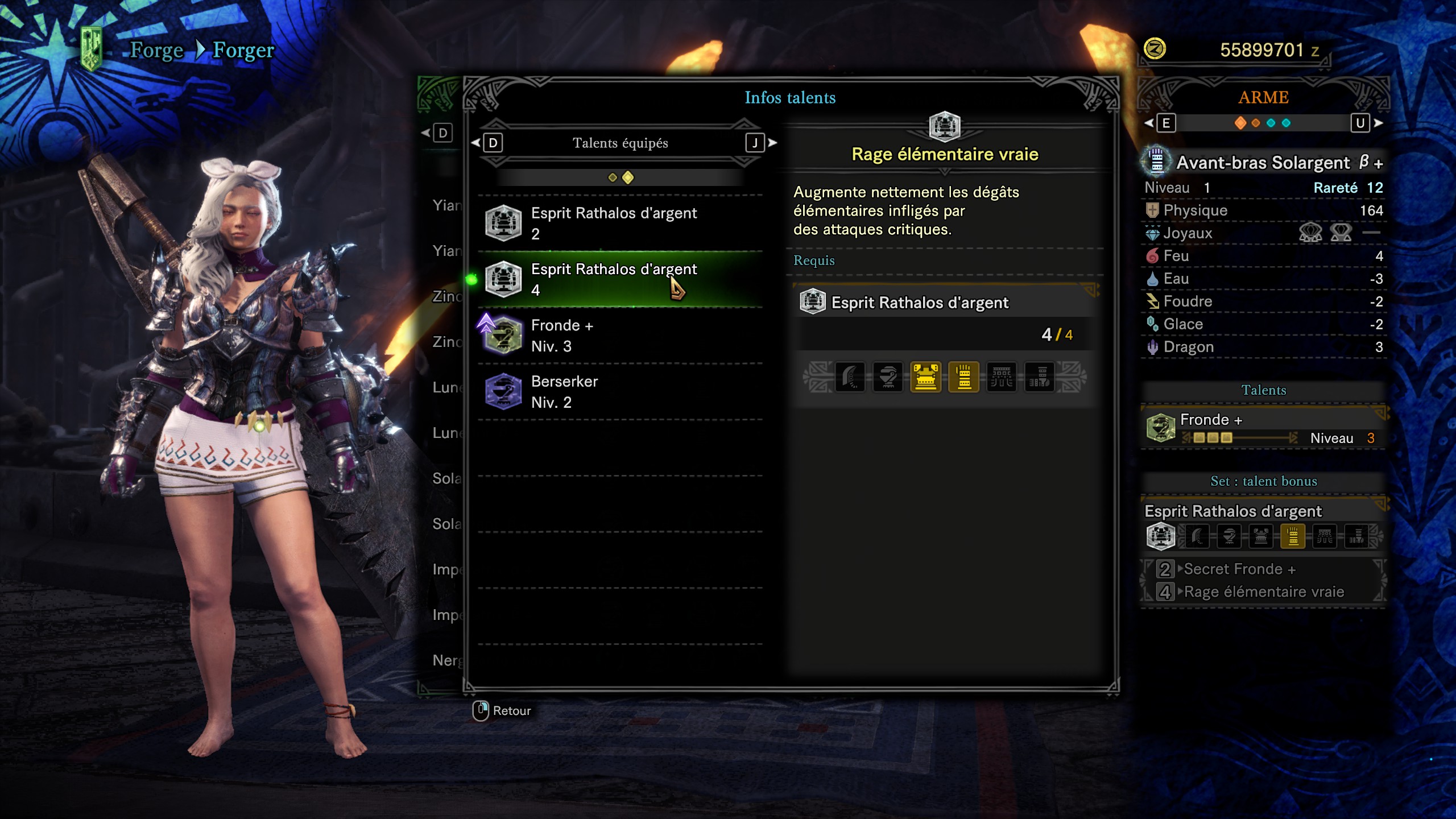Click the Retour back button
This screenshot has height=819, width=1456.
(x=502, y=710)
